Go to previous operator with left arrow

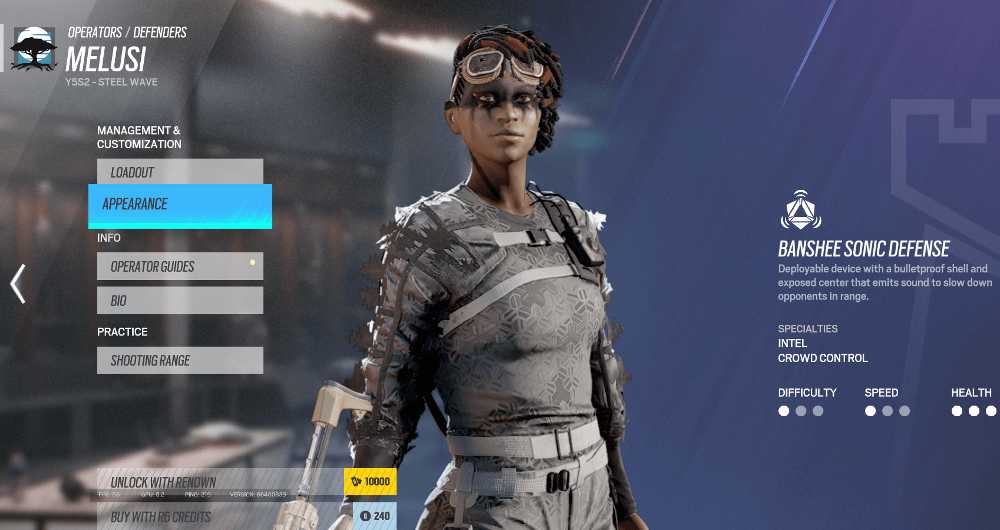[17, 284]
